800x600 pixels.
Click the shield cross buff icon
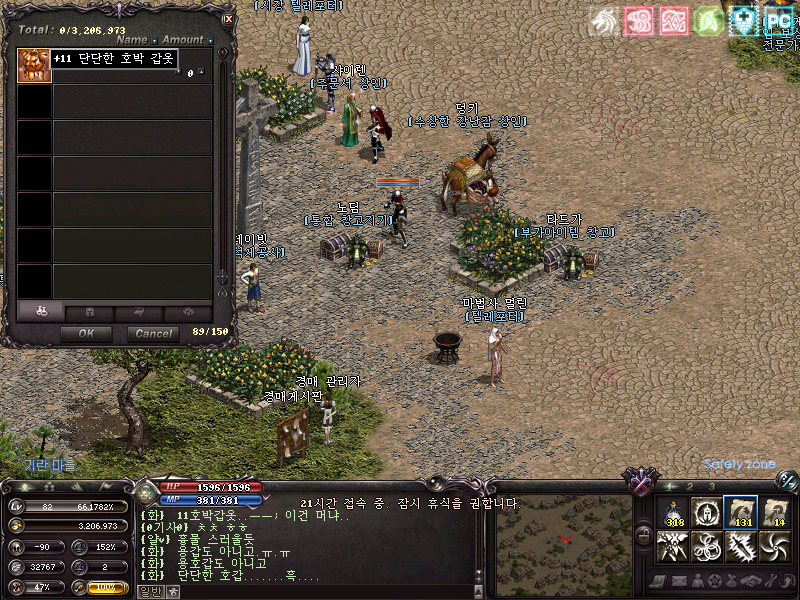tap(743, 20)
